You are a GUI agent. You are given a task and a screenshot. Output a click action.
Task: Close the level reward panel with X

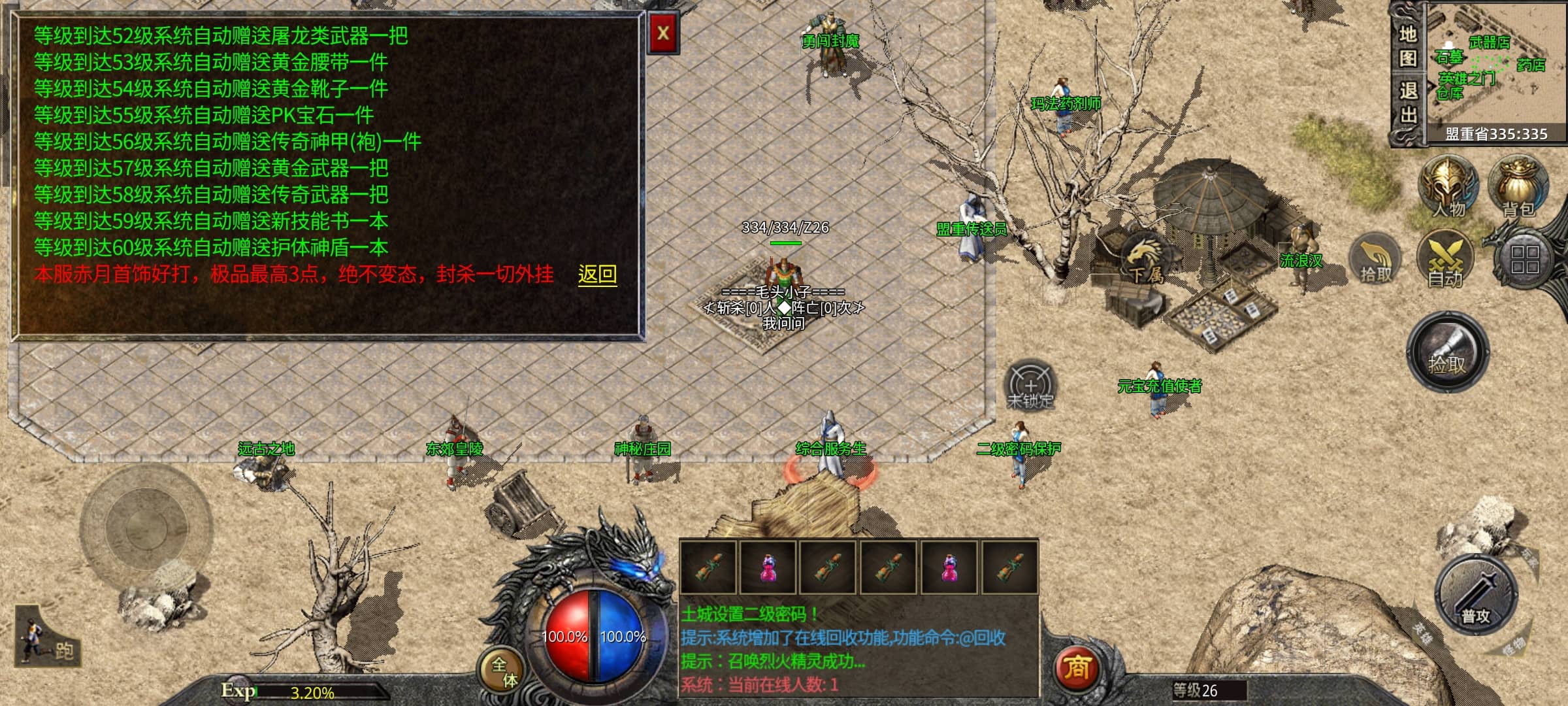point(663,33)
